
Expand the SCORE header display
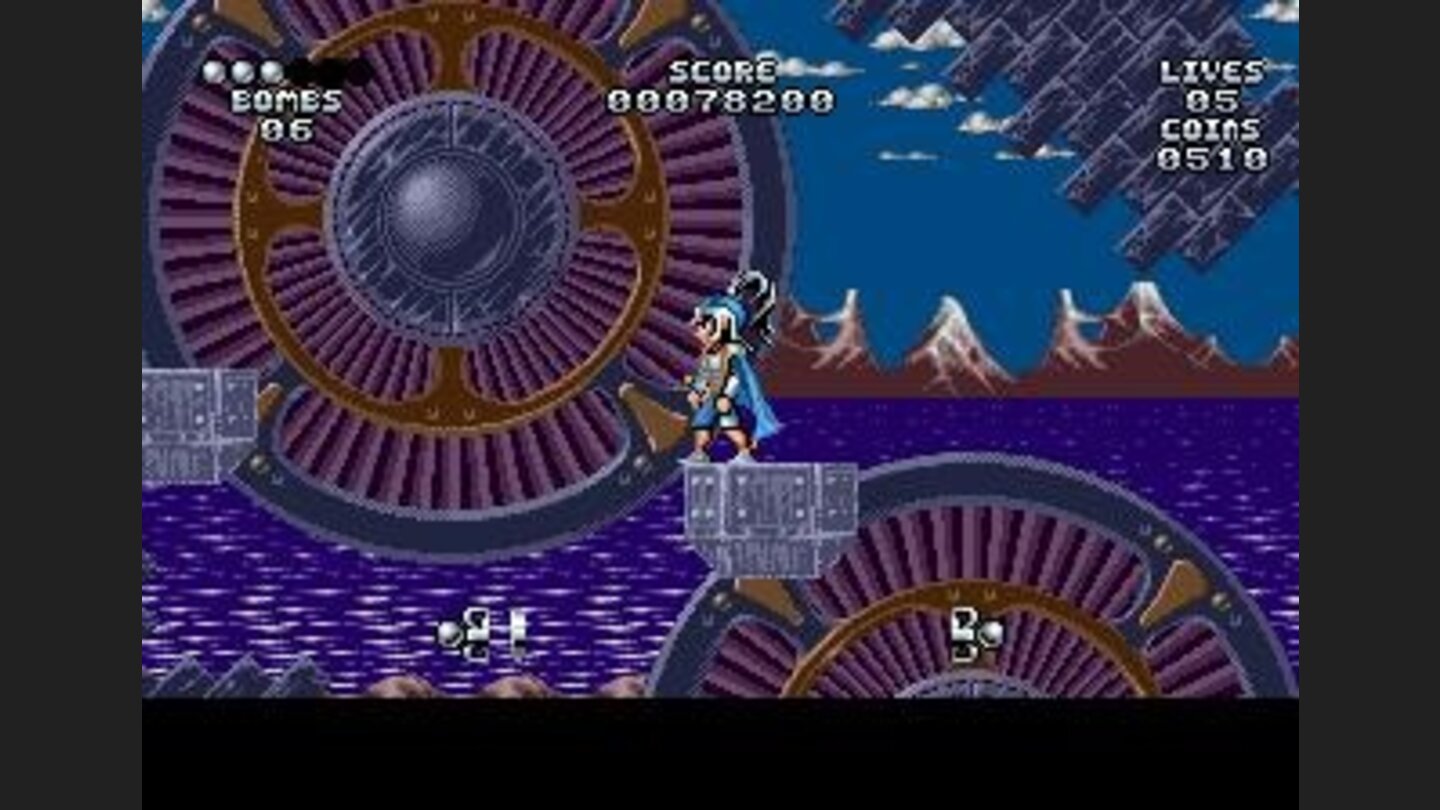(x=722, y=72)
